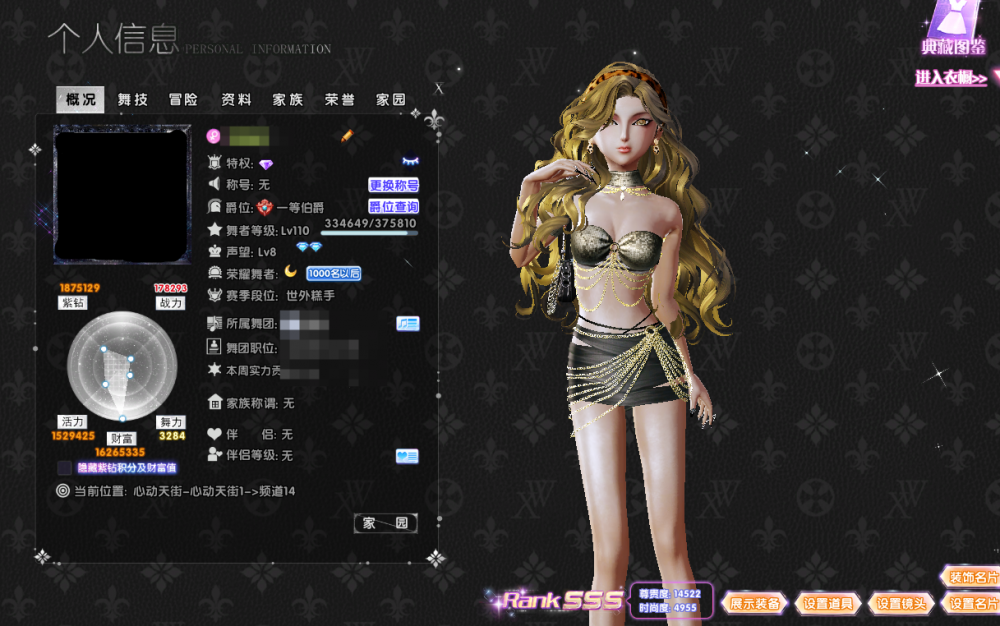This screenshot has width=1000, height=626.
Task: Click the 家园 button at panel bottom
Action: coord(385,523)
